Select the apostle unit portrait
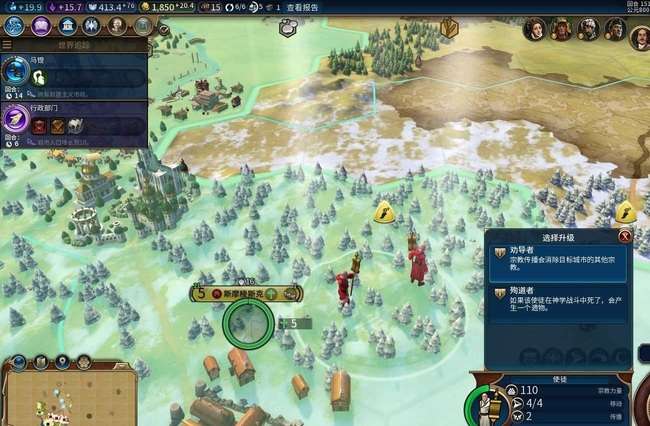This screenshot has width=650, height=426. (x=484, y=405)
